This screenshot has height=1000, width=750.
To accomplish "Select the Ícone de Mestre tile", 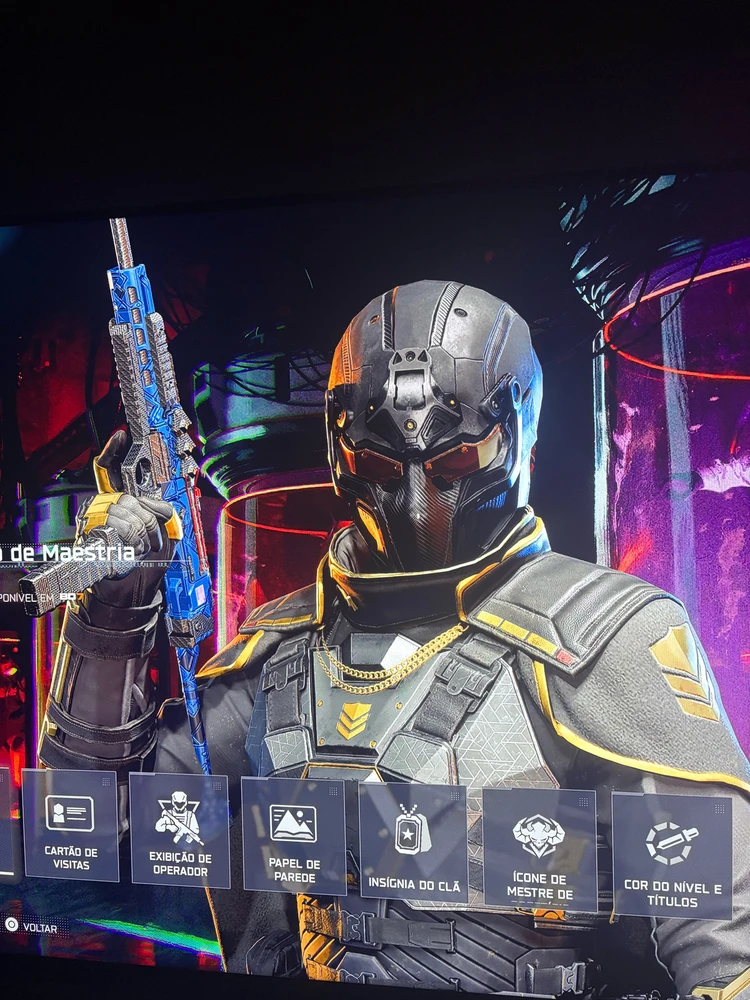I will [x=539, y=850].
